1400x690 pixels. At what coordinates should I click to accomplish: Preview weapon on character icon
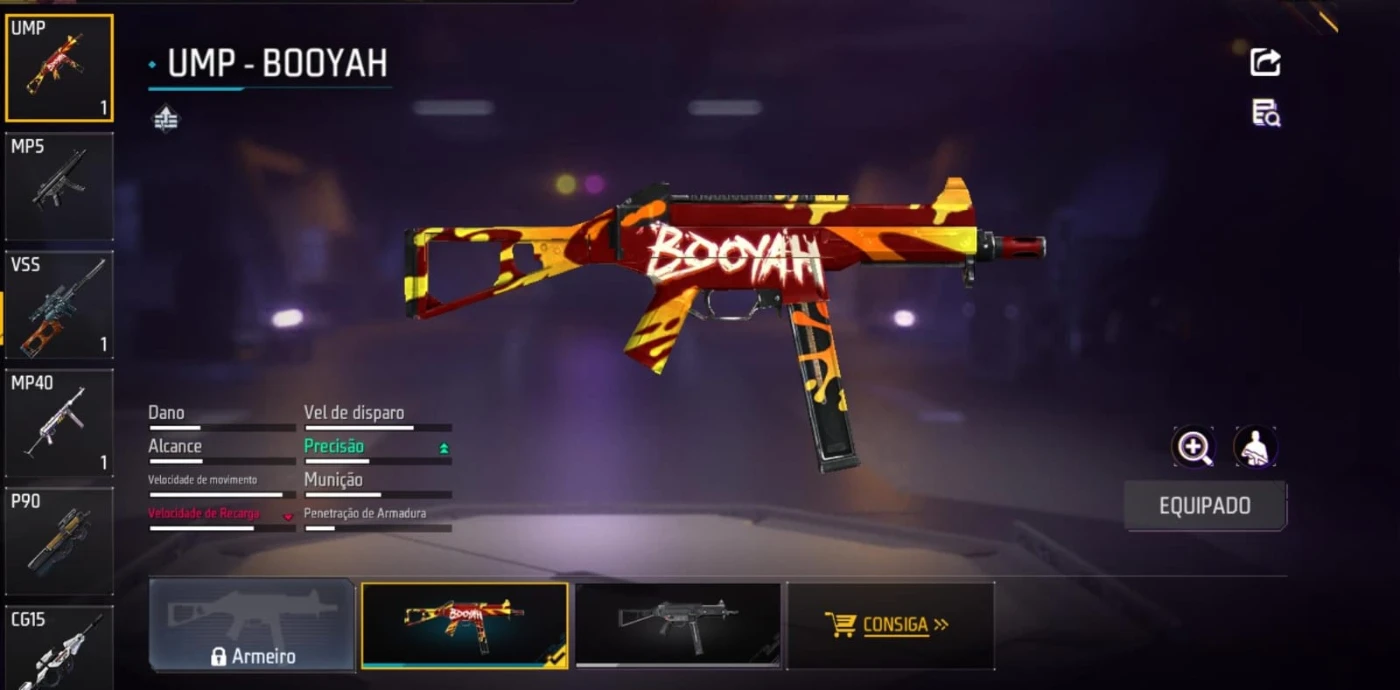(1255, 447)
